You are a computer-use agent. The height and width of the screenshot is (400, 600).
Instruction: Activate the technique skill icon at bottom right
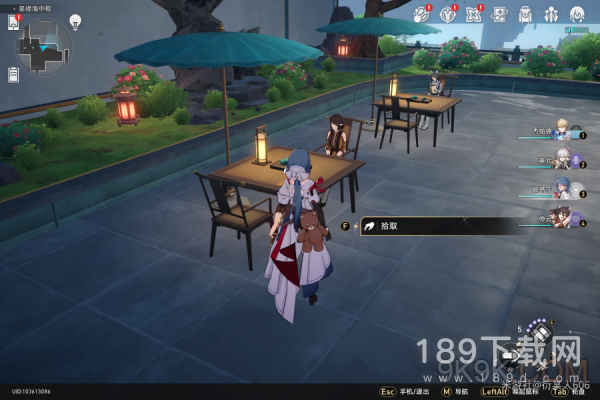coord(541,333)
